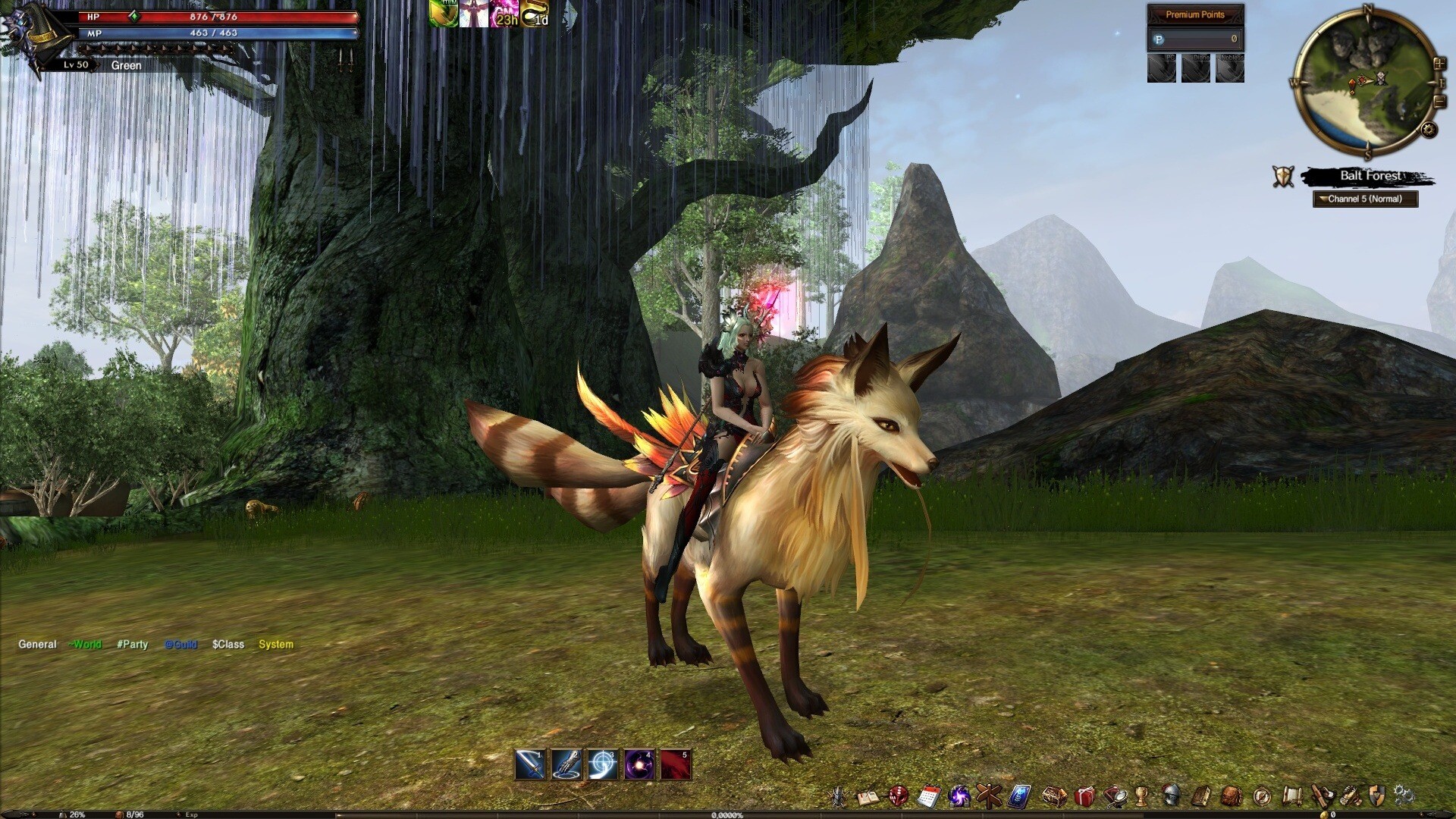1456x819 pixels.
Task: Toggle the PC button under Premium Points
Action: pyautogui.click(x=1161, y=67)
